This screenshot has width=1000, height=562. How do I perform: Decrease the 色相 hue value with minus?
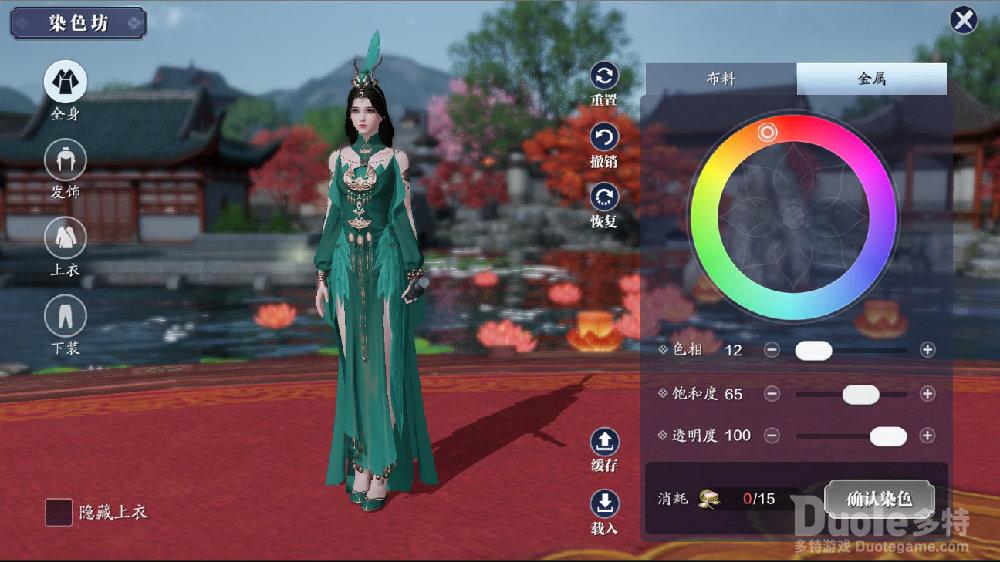point(772,350)
